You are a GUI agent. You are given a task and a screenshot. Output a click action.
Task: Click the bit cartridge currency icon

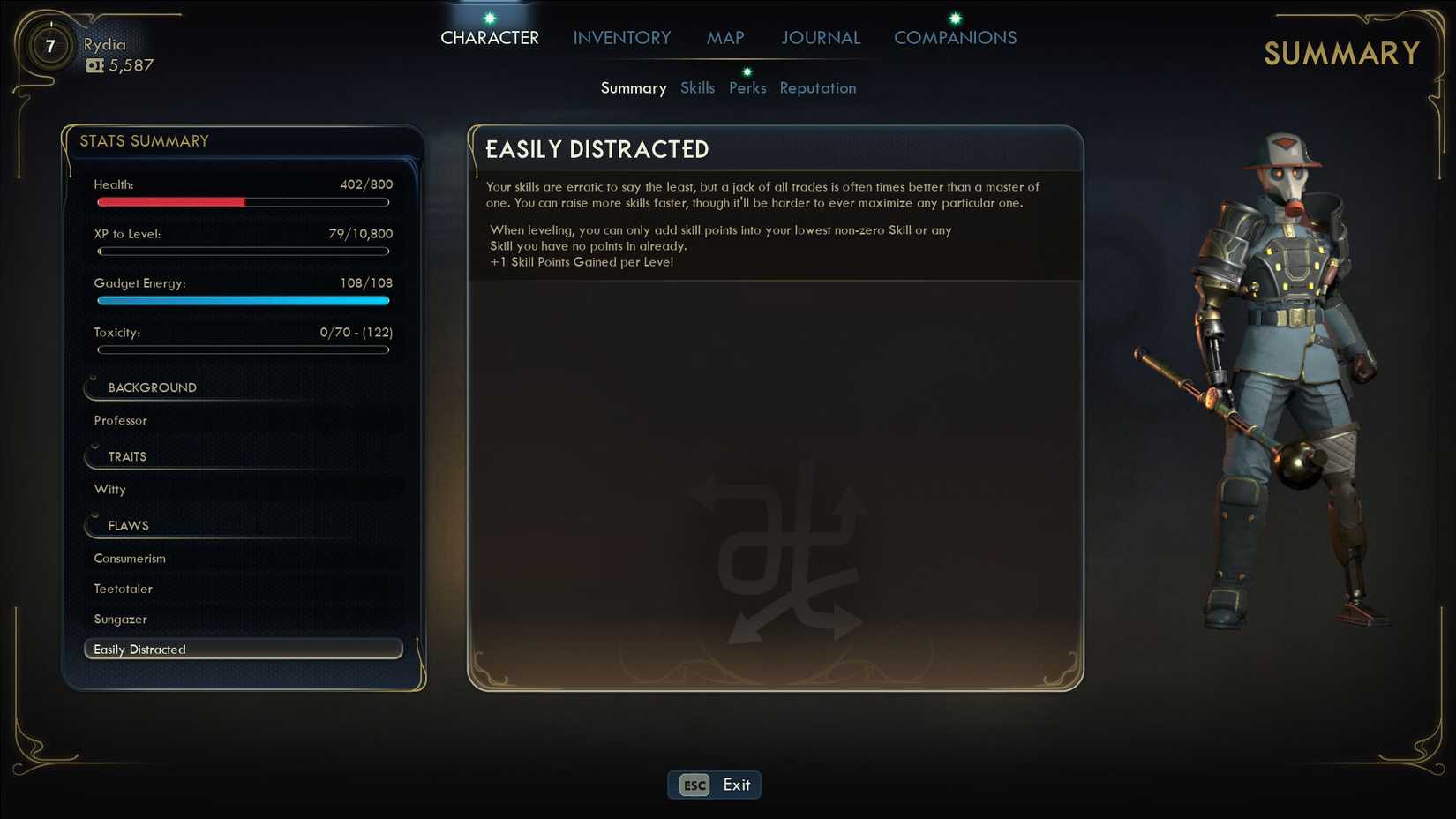(94, 64)
